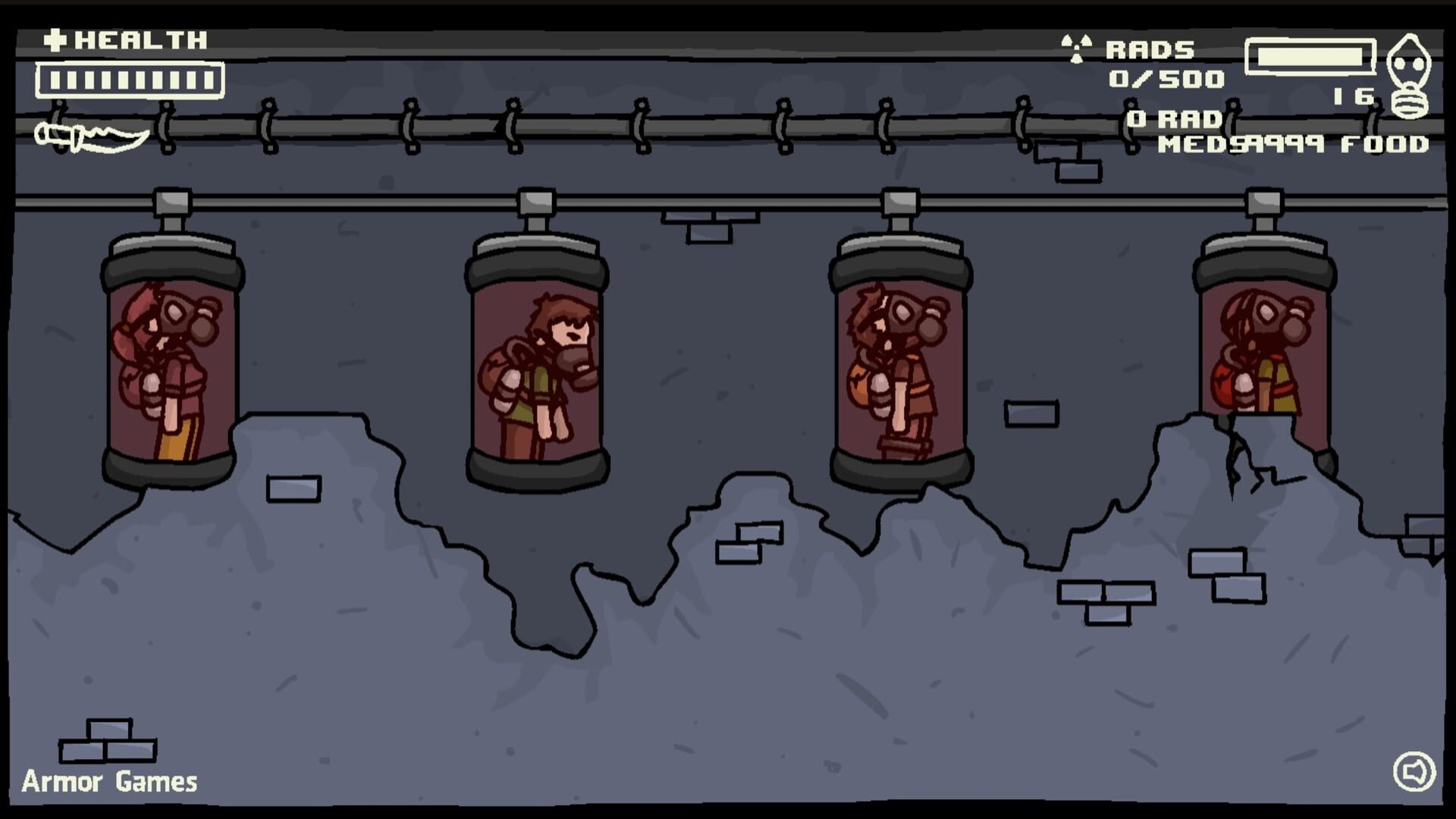Click the FOOD counter label
Image resolution: width=1456 pixels, height=819 pixels.
click(x=1388, y=146)
